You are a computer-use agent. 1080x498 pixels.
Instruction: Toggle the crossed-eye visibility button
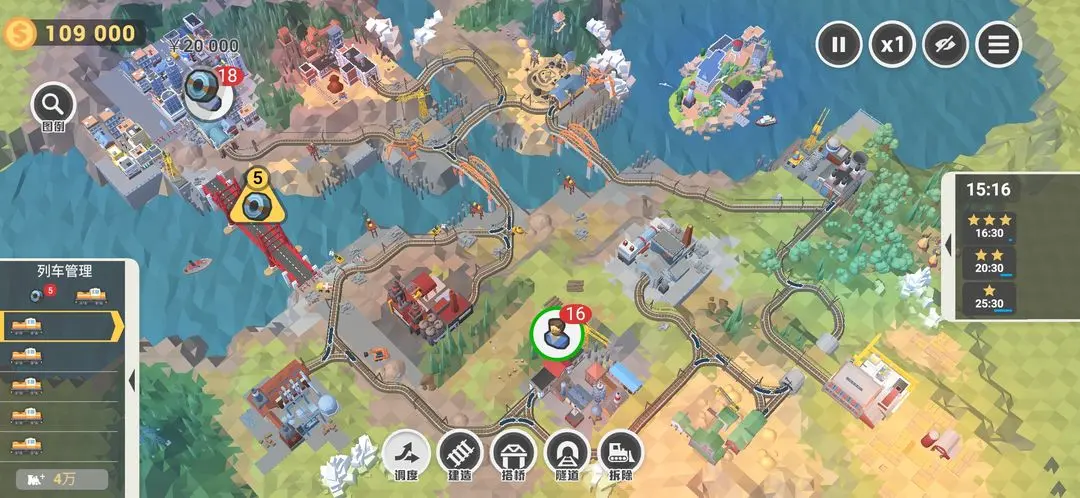tap(945, 44)
